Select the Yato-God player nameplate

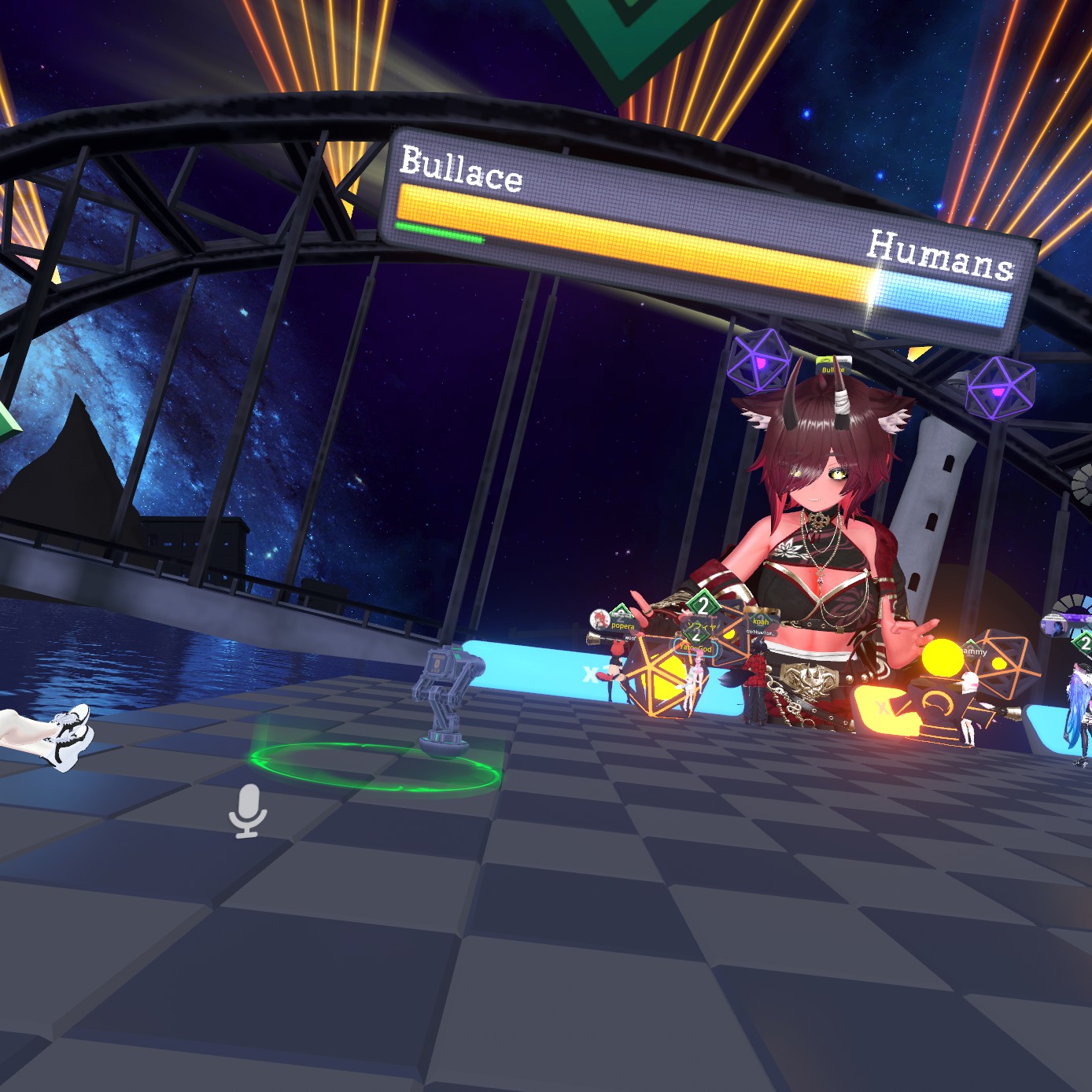click(695, 648)
